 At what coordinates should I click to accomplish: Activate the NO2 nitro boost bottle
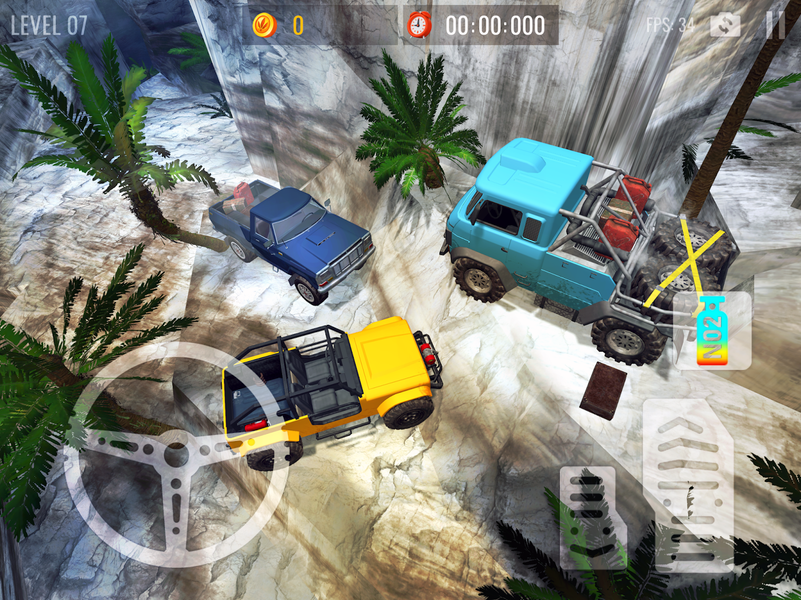711,330
